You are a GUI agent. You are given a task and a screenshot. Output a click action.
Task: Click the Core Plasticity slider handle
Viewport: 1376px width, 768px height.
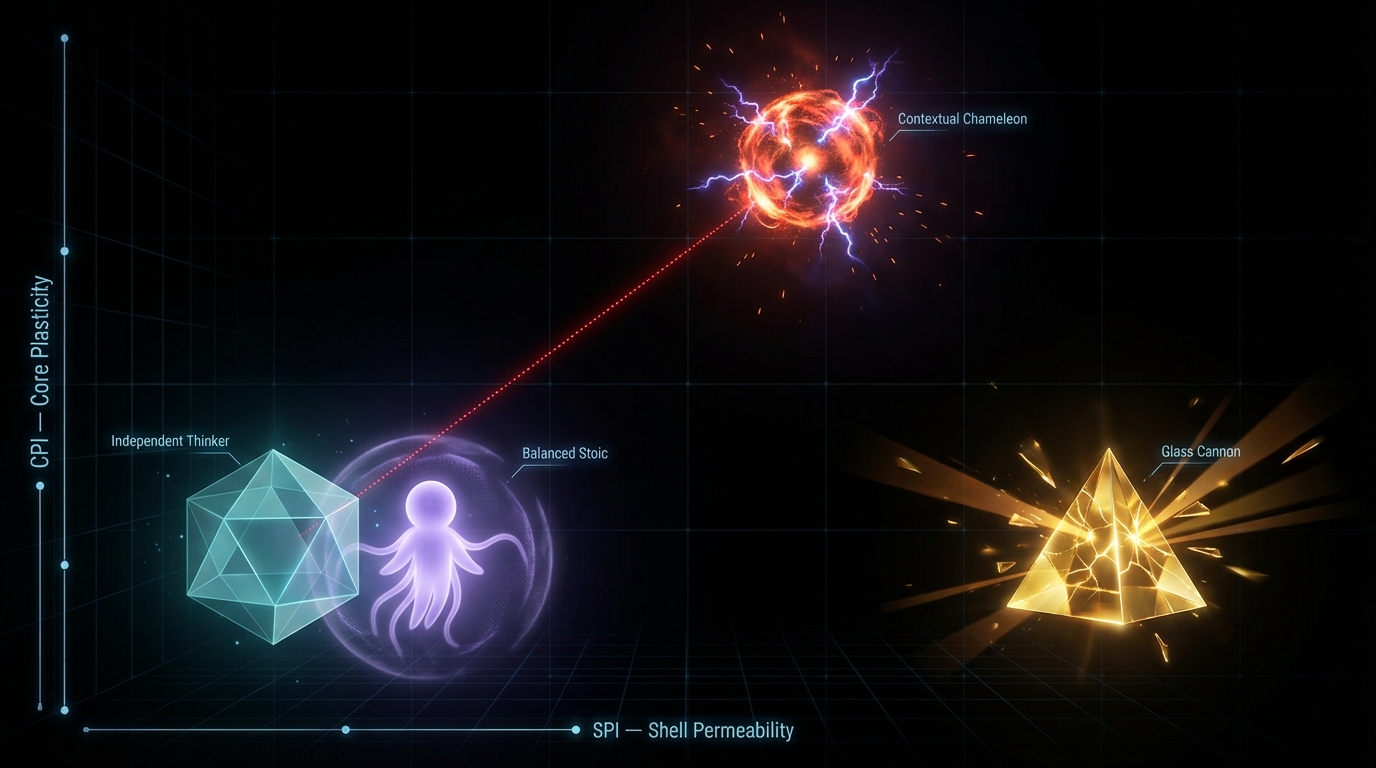click(x=40, y=486)
